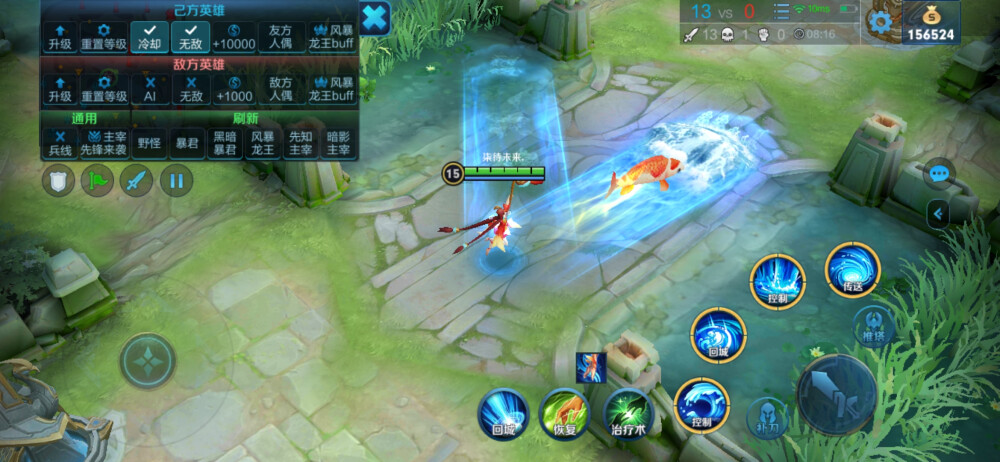Viewport: 1000px width, 462px height.
Task: Open the settings gear
Action: (880, 22)
